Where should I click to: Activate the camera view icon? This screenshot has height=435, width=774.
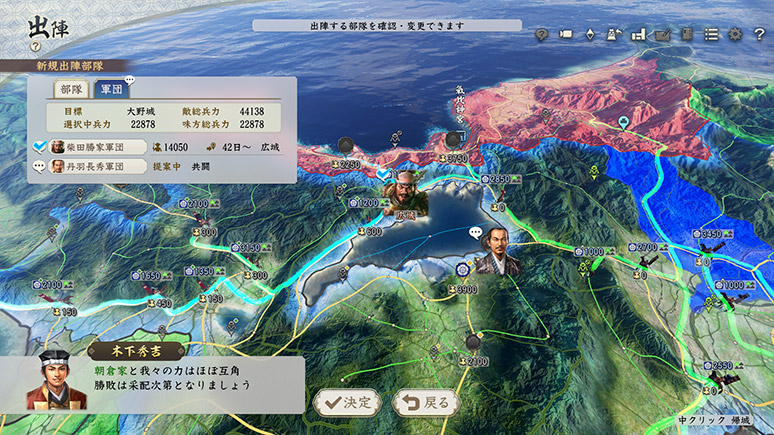[566, 34]
